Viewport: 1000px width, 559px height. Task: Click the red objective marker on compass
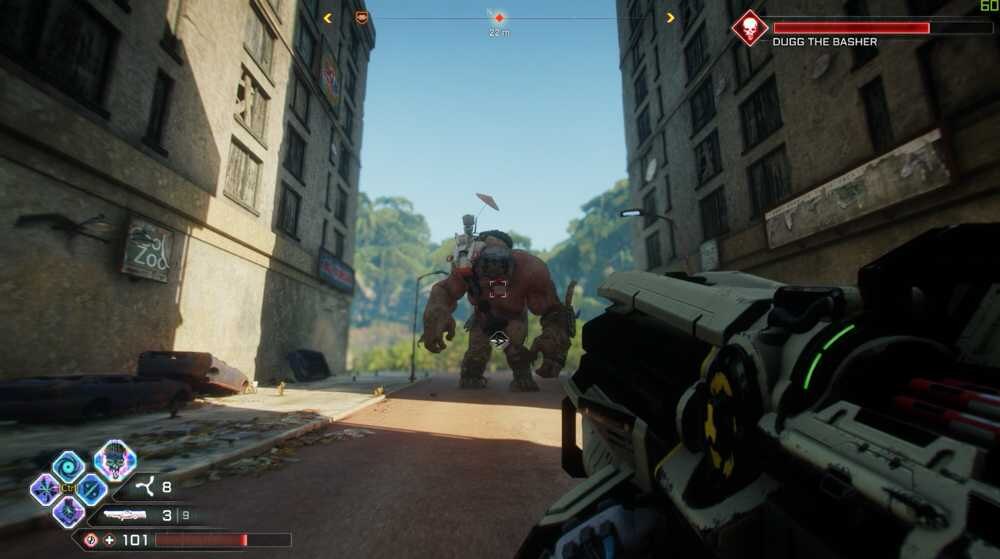[498, 18]
